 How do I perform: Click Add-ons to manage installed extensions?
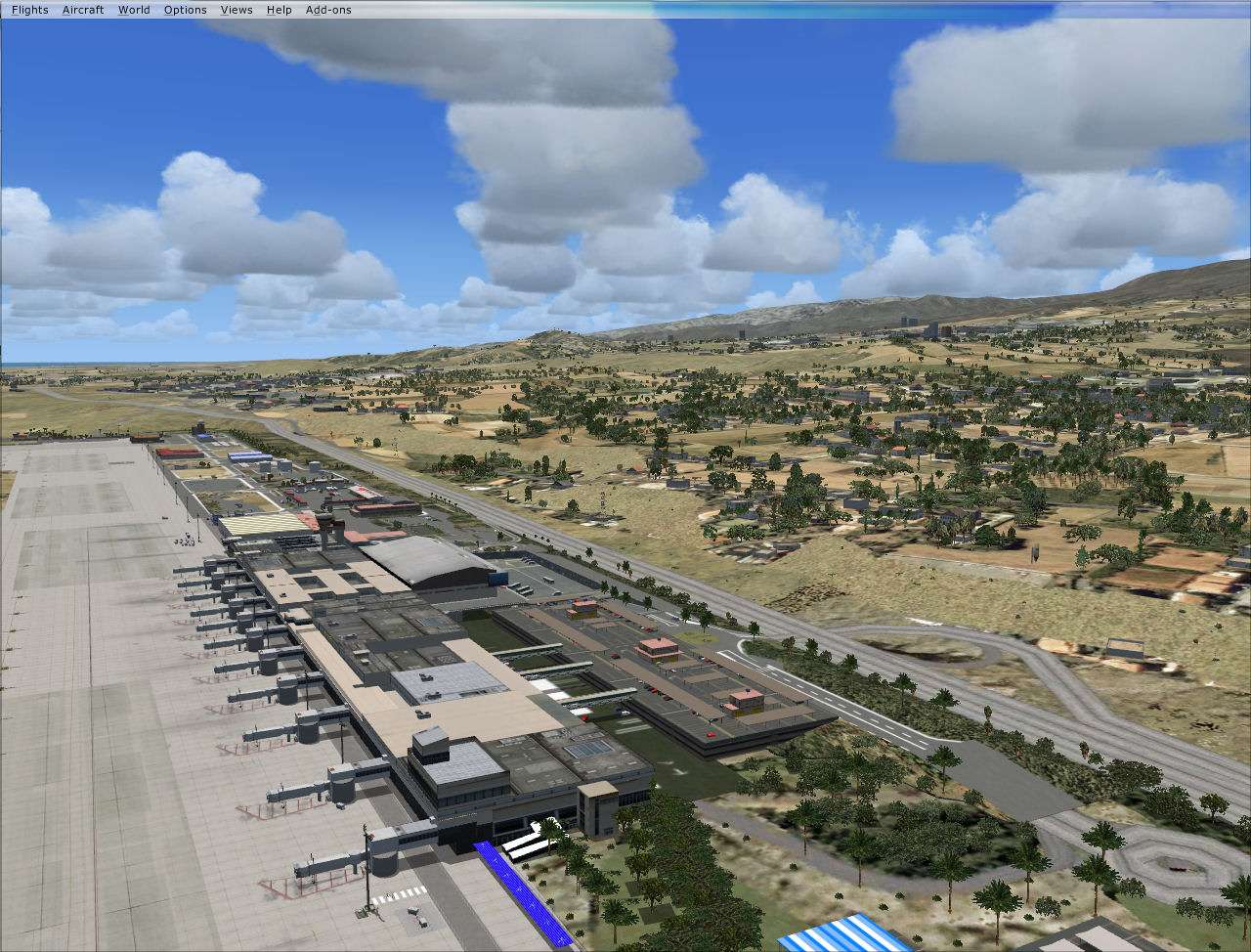coord(328,9)
